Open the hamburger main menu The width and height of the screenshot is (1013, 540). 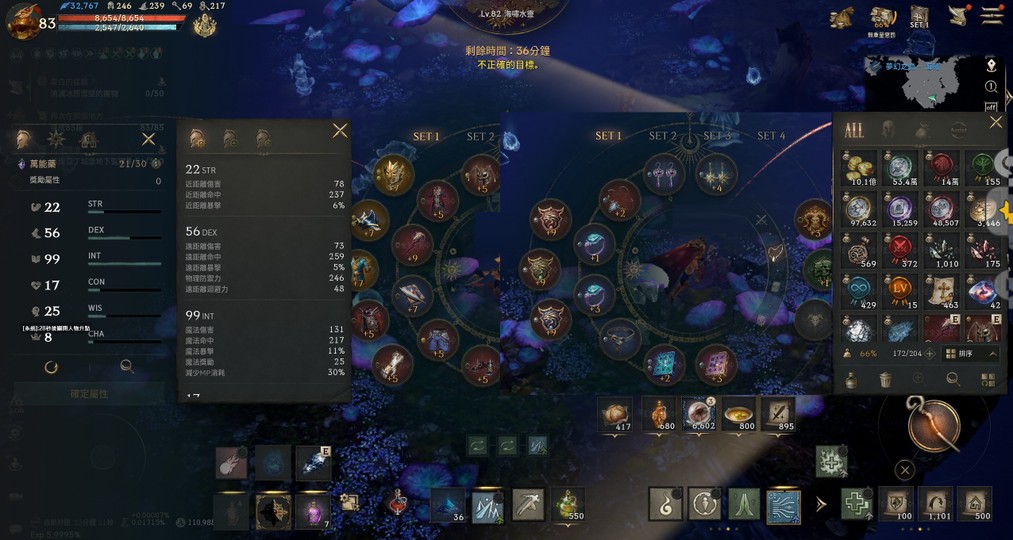click(x=991, y=15)
